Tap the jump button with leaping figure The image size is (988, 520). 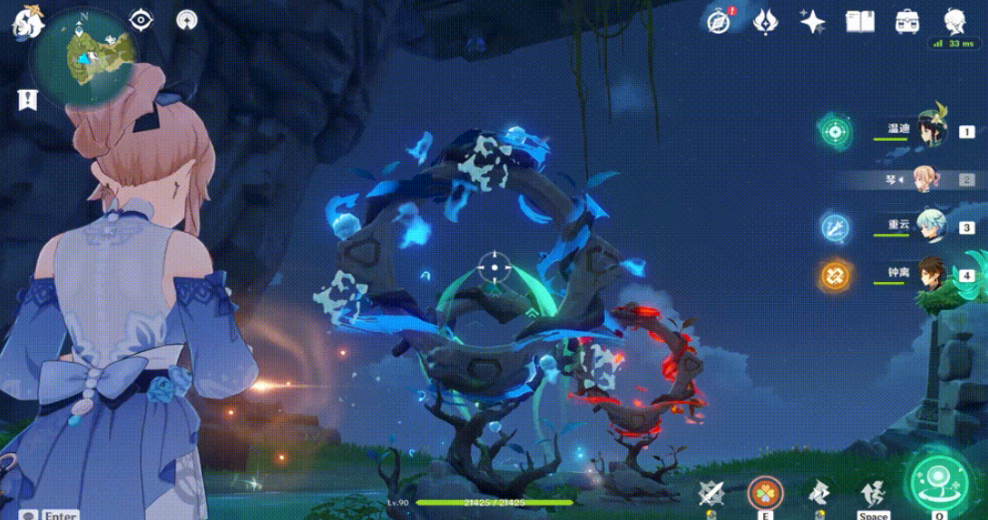[872, 492]
